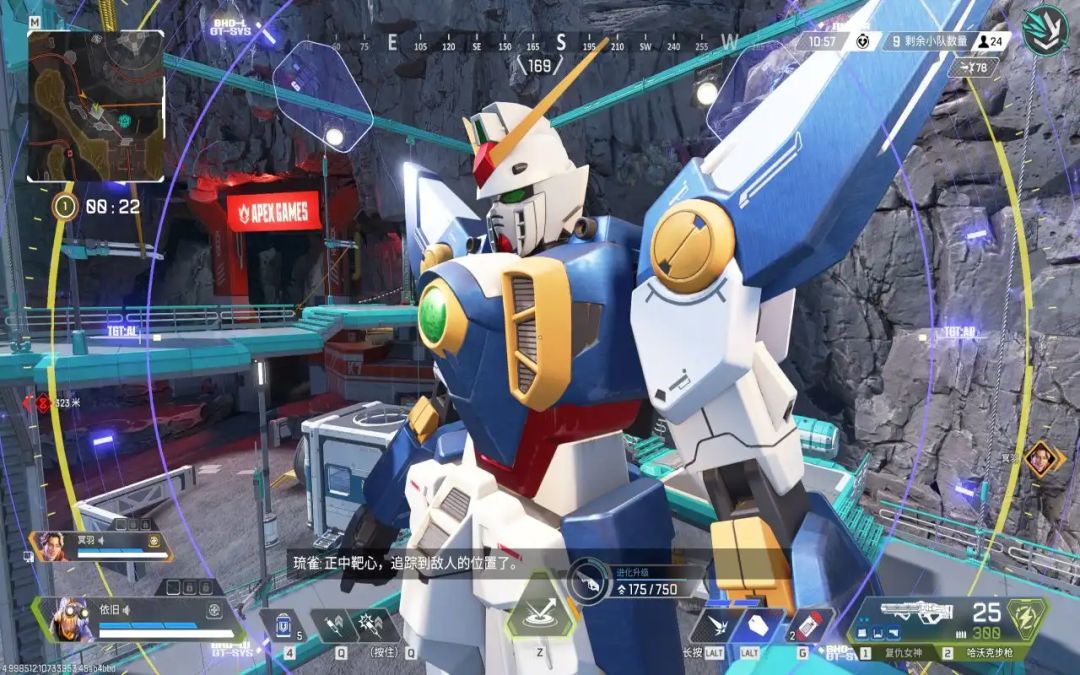This screenshot has height=675, width=1080.
Task: Use the single syringe ability icon
Action: click(332, 626)
